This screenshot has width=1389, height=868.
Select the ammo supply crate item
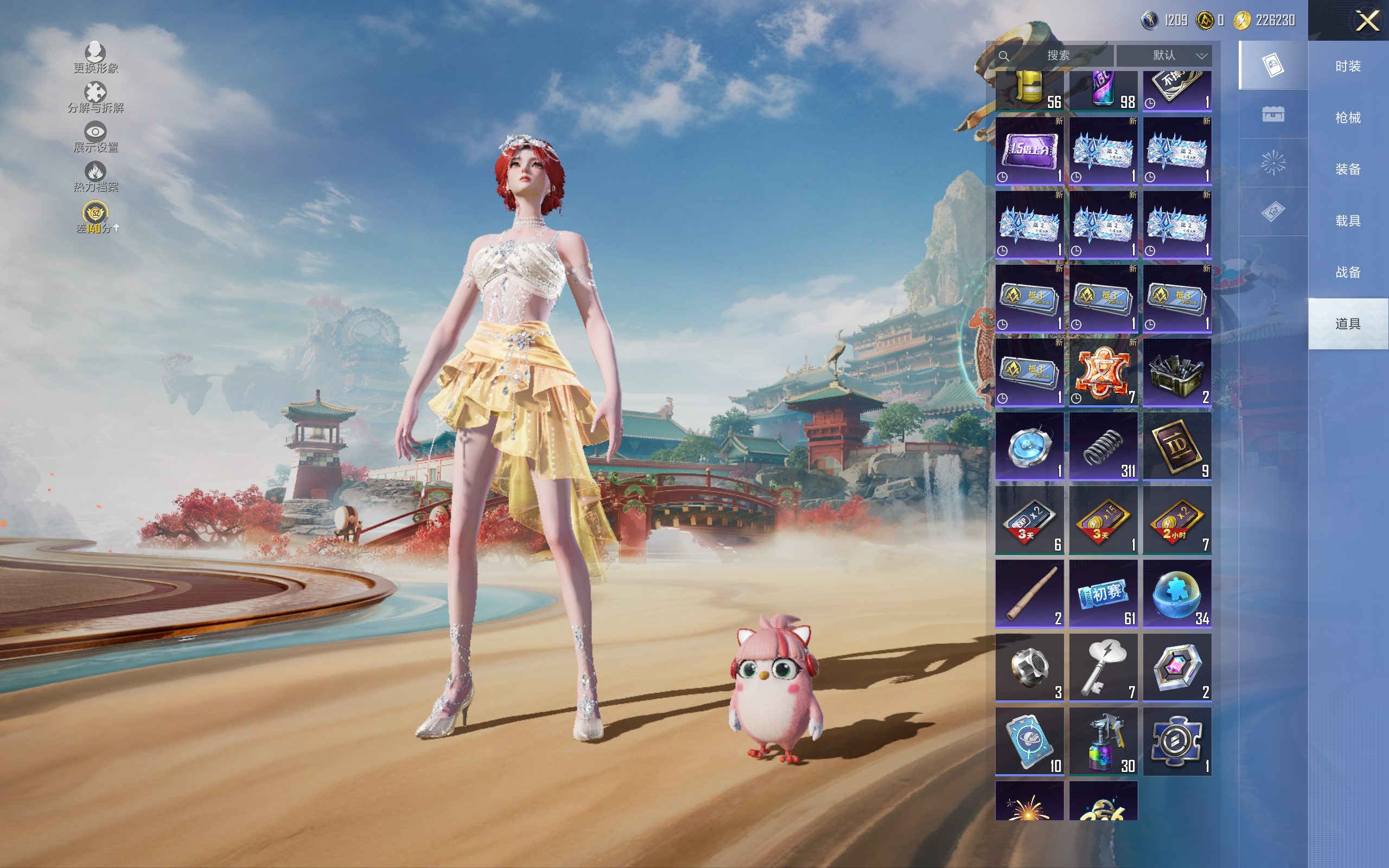pos(1177,373)
